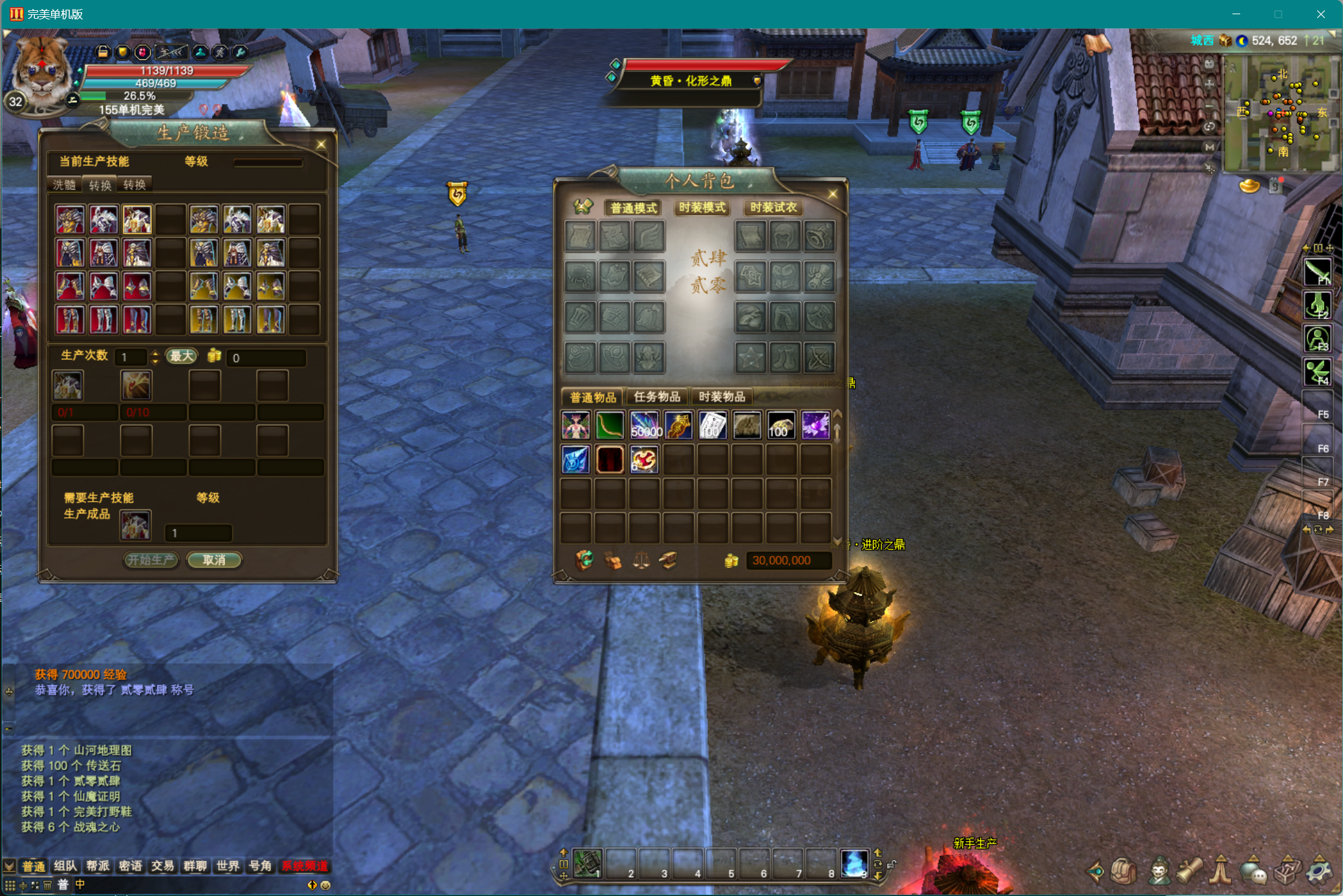Select the 普通模式 equipment tab
Screen dimensions: 1343x896
coord(633,208)
